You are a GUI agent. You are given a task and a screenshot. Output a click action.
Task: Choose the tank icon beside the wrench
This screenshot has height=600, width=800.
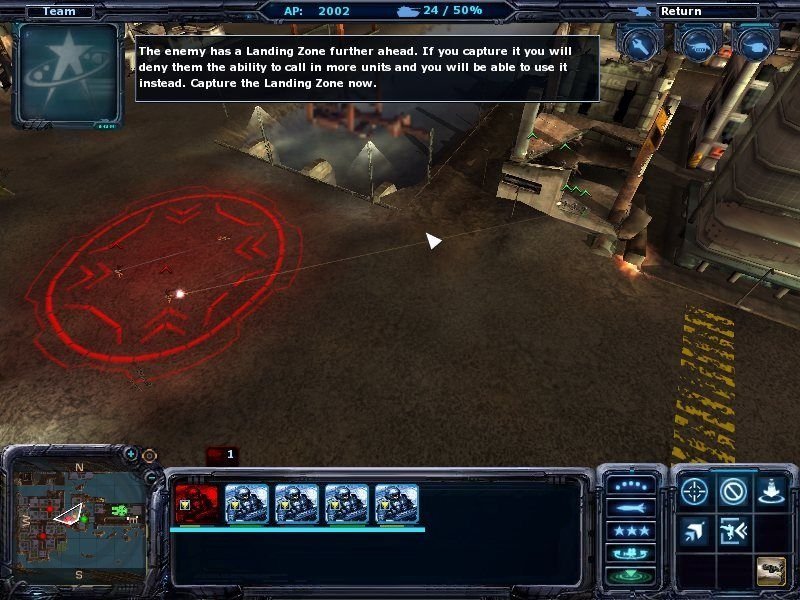[x=698, y=43]
